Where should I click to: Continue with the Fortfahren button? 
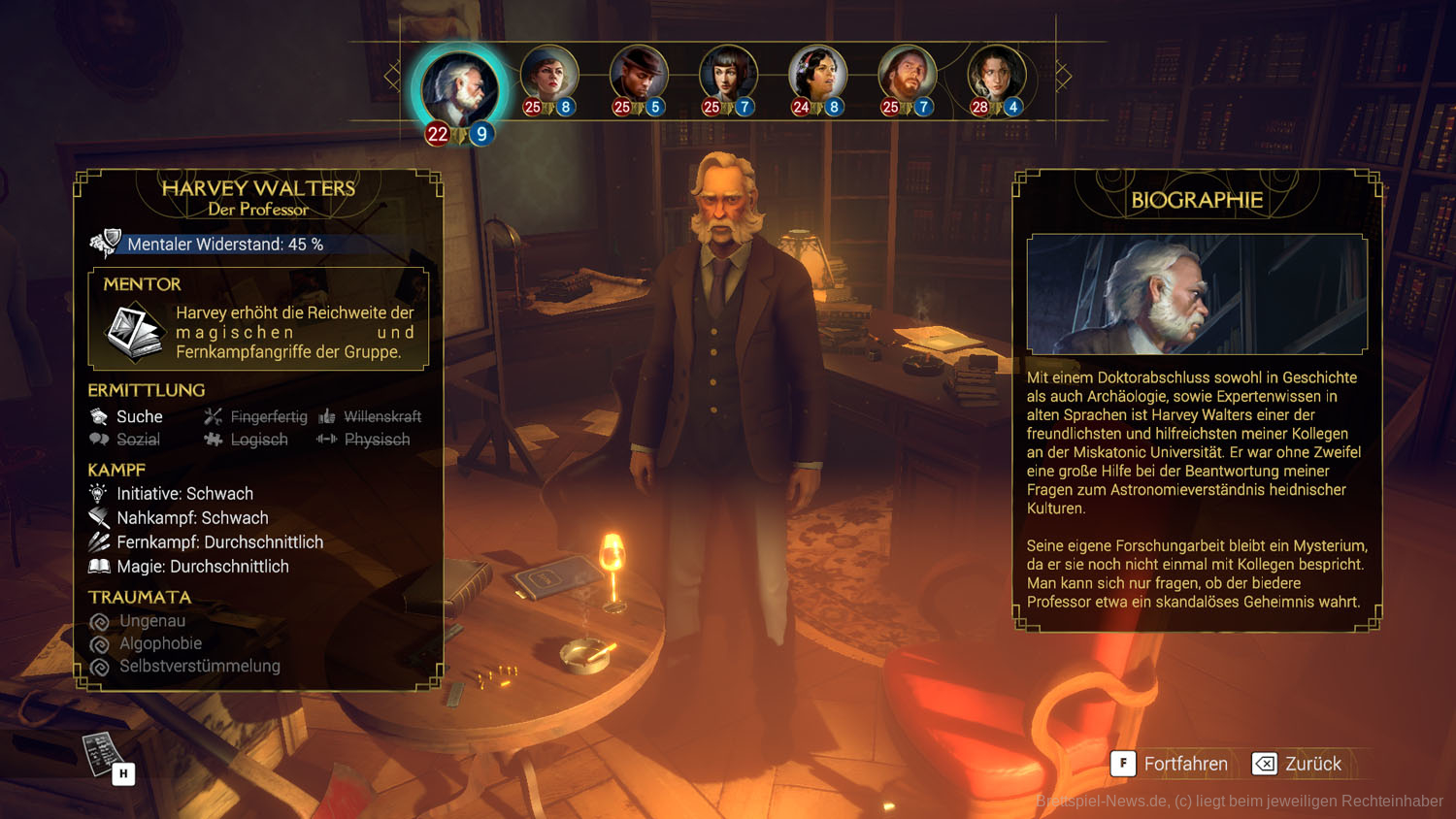1171,764
